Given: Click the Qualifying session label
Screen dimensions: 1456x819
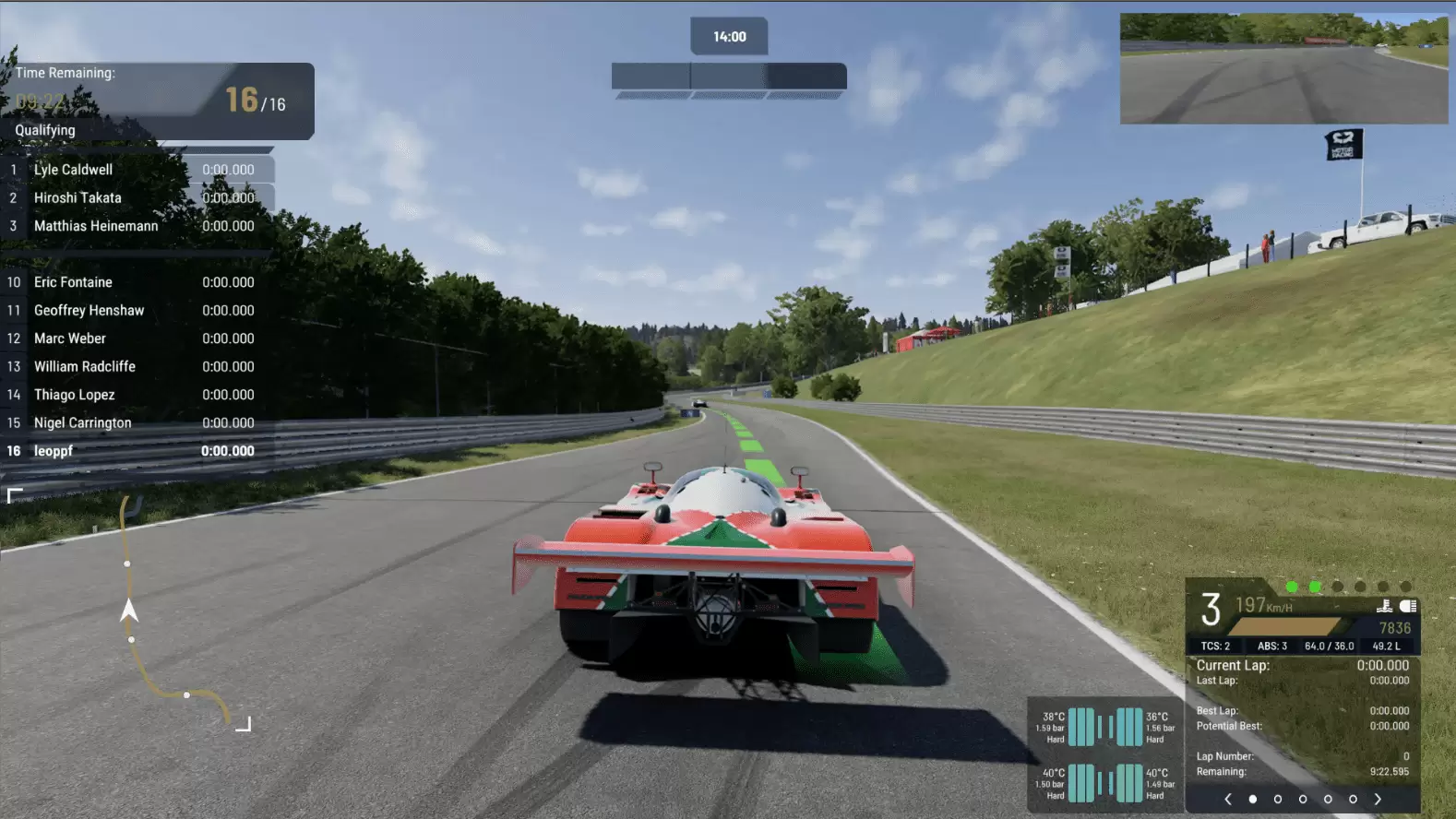Looking at the screenshot, I should click(x=44, y=130).
